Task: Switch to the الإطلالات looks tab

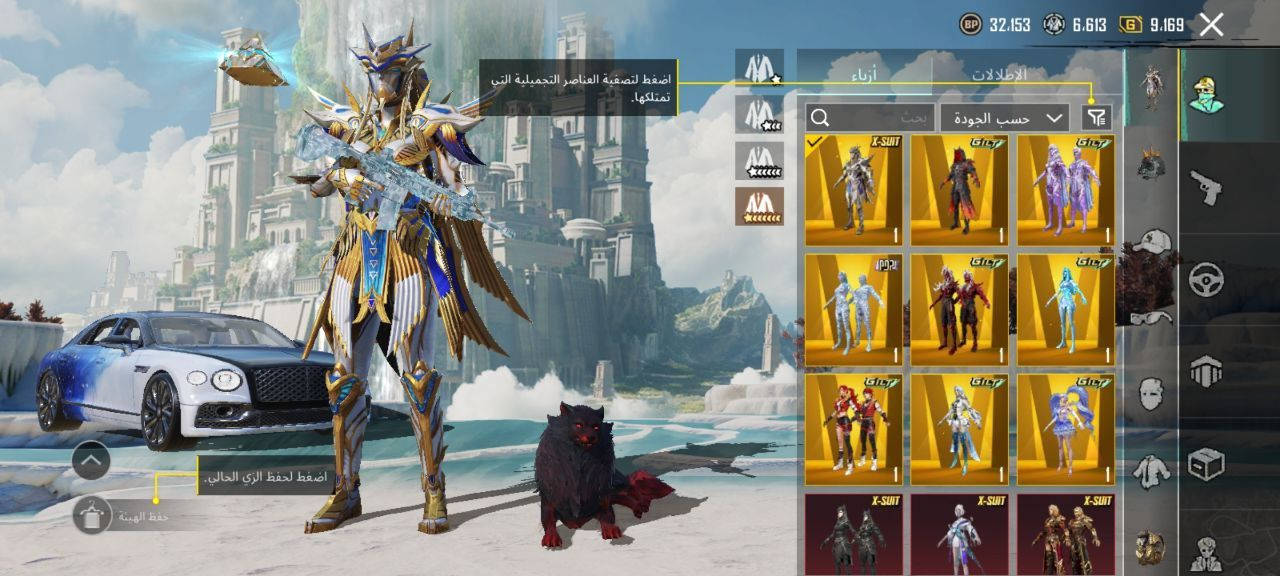Action: pos(998,74)
